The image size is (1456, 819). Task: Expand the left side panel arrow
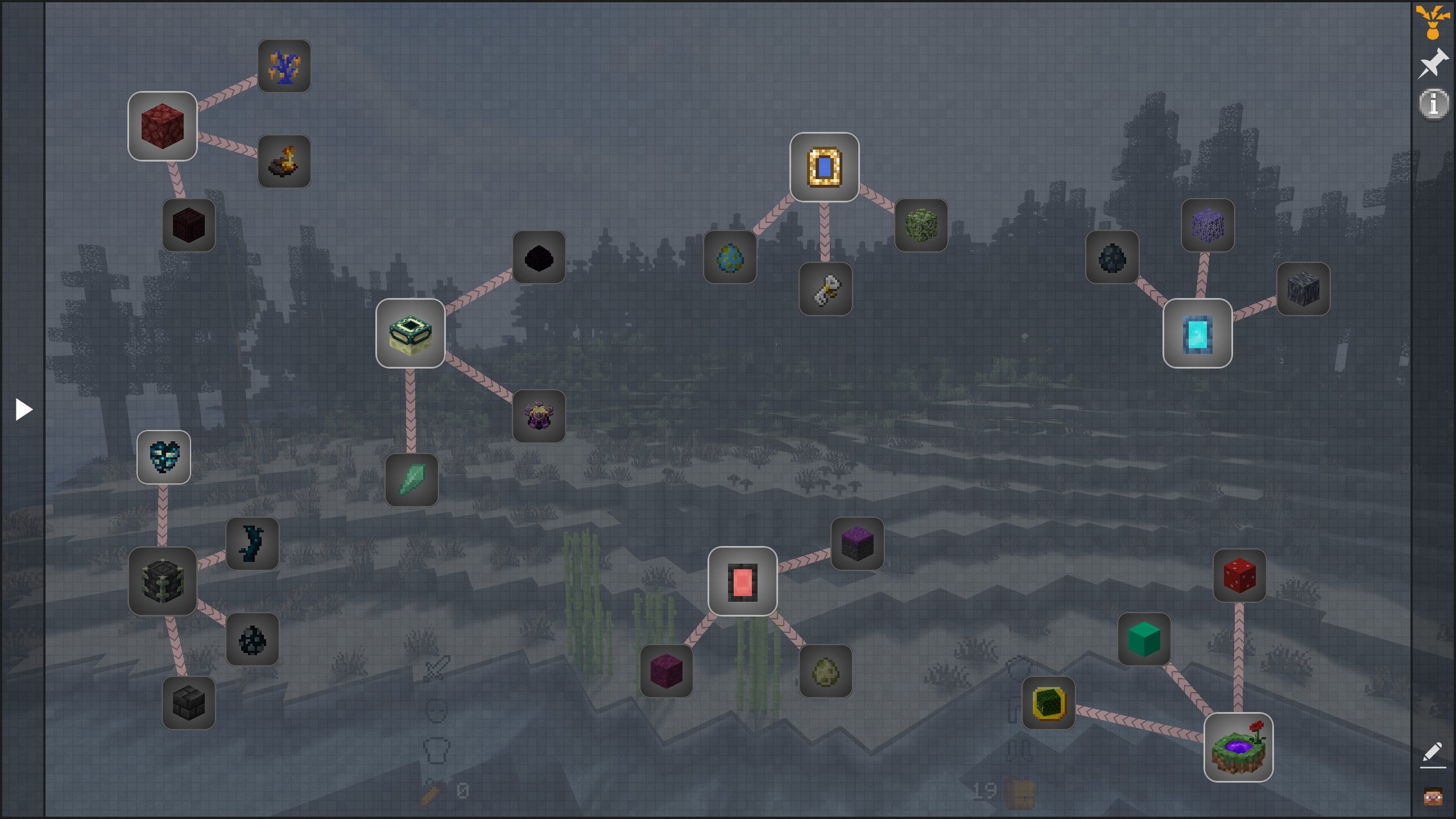coord(23,409)
